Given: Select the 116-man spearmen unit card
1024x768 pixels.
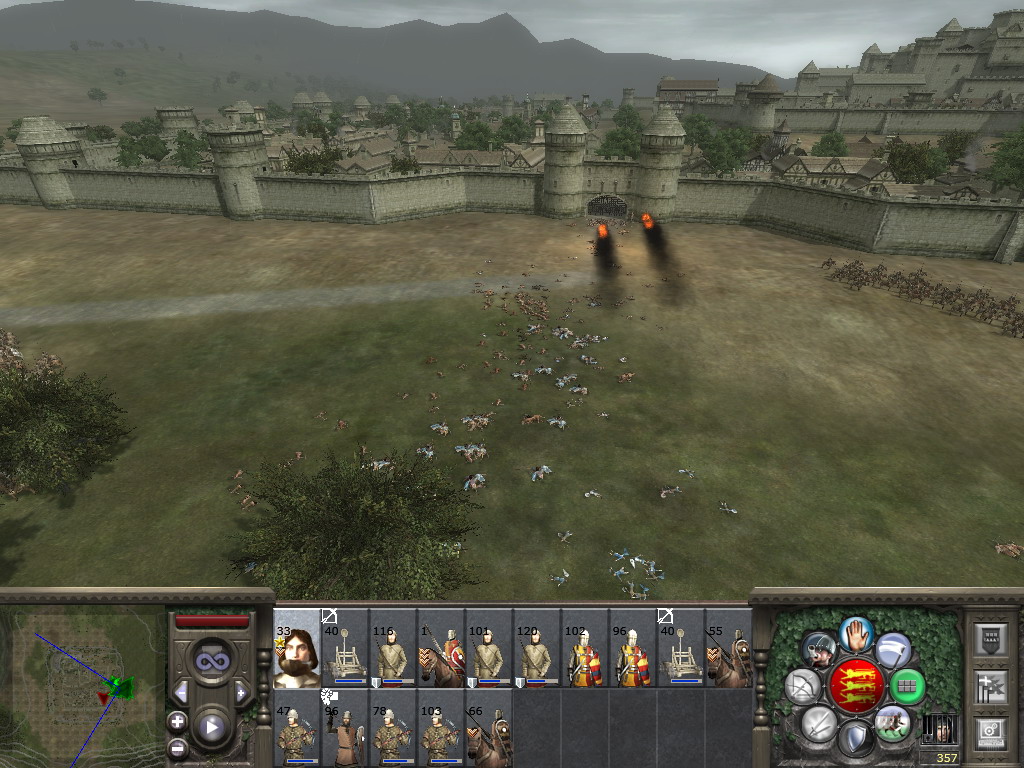Looking at the screenshot, I should [393, 648].
